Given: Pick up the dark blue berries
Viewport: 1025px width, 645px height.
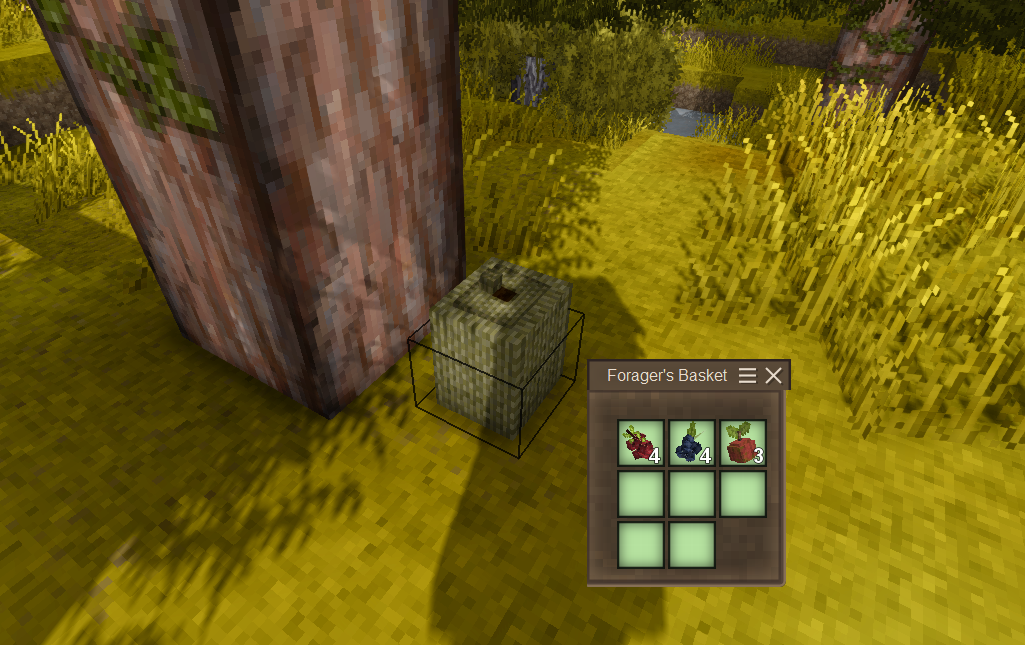Looking at the screenshot, I should (691, 443).
